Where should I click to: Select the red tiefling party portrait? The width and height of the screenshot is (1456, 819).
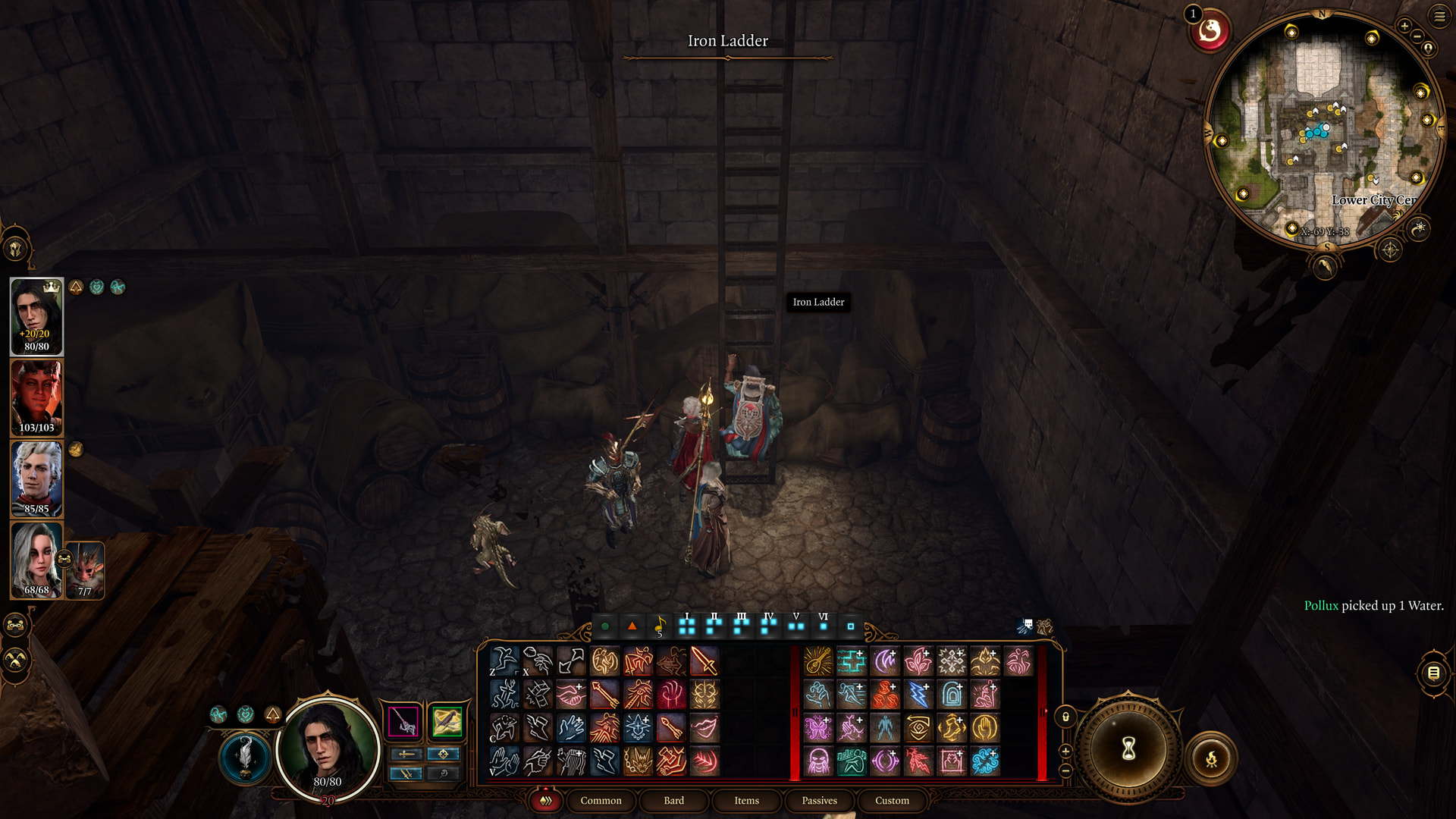click(x=36, y=397)
